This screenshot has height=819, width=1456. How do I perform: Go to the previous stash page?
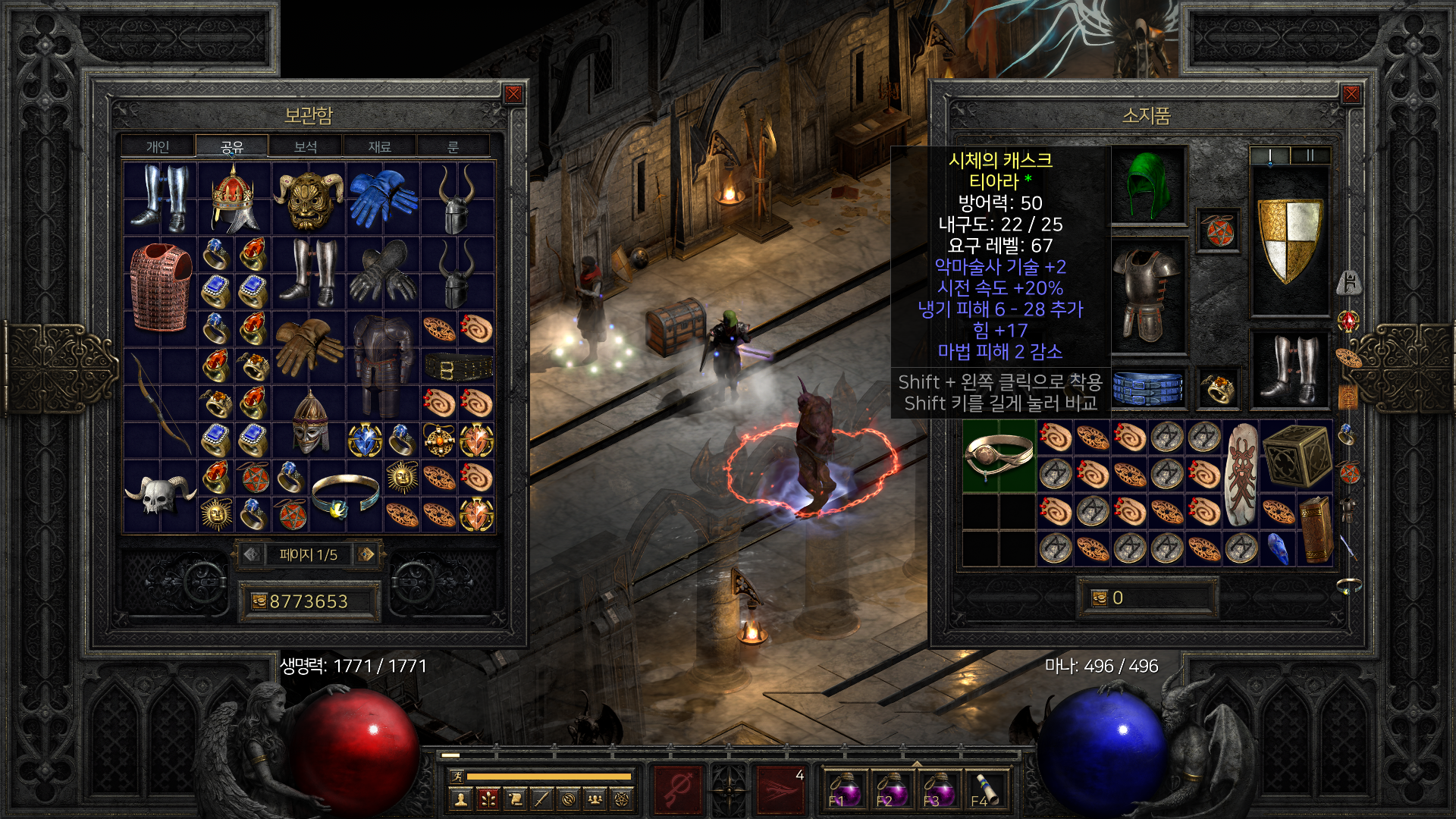coord(252,554)
